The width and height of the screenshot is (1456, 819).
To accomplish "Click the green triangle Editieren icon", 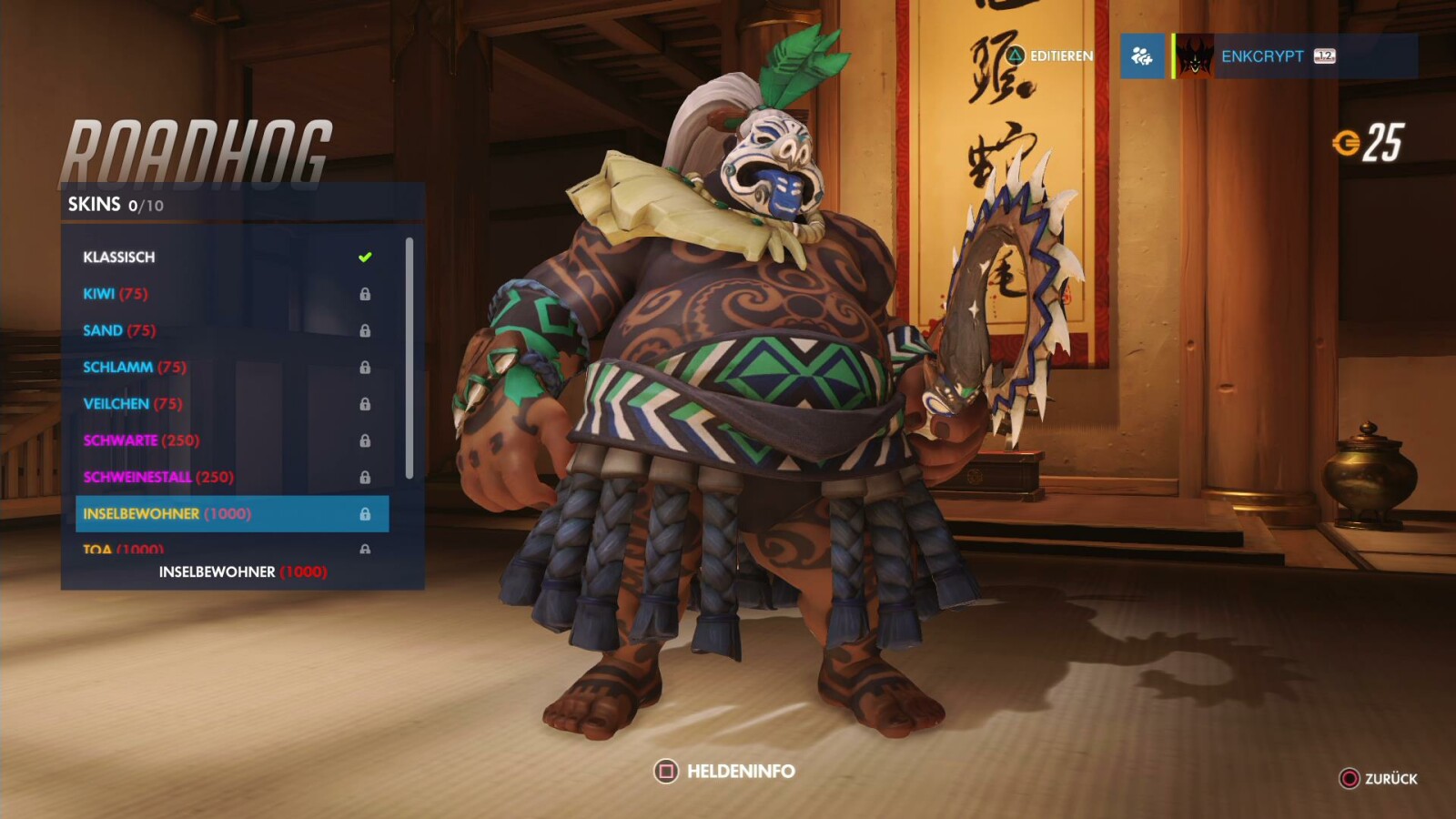I will point(1014,56).
